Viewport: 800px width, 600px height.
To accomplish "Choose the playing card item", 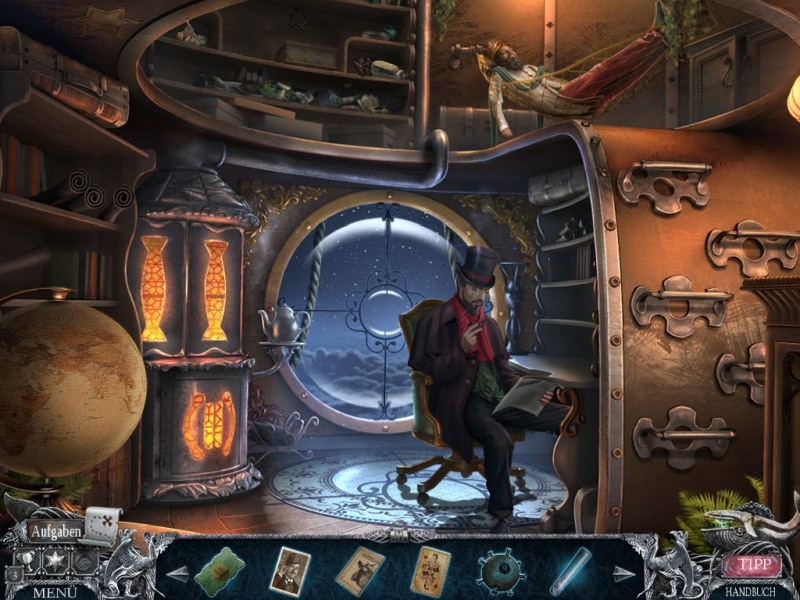I will [430, 571].
